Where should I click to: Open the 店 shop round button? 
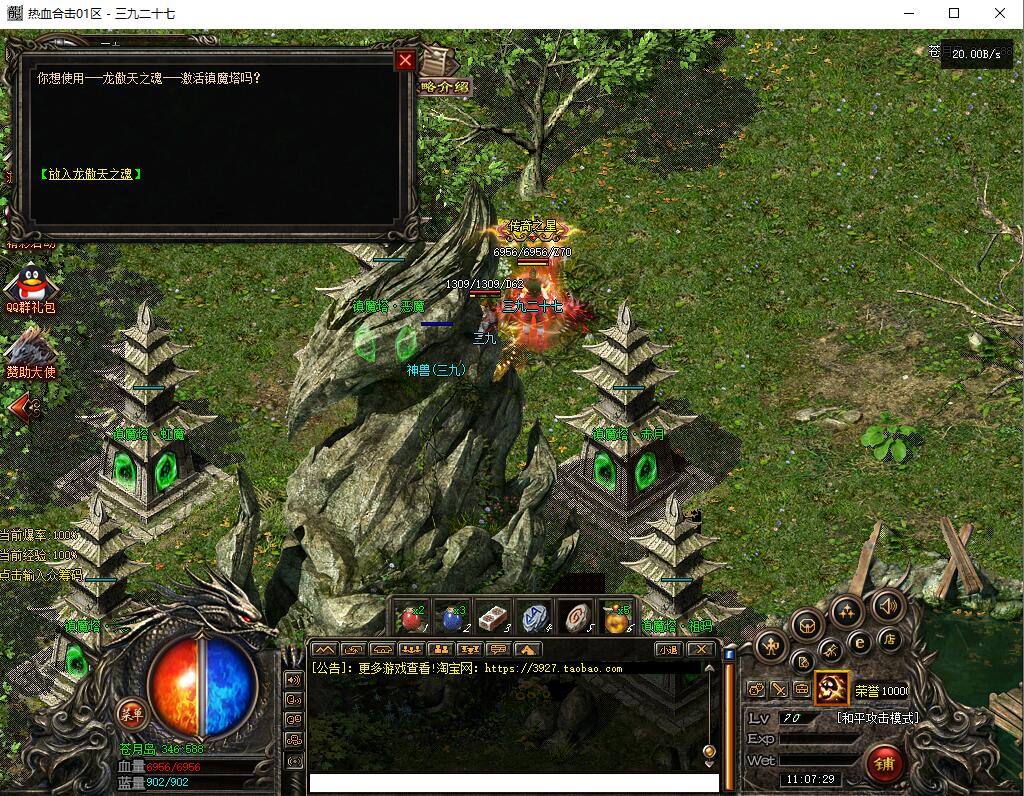887,639
